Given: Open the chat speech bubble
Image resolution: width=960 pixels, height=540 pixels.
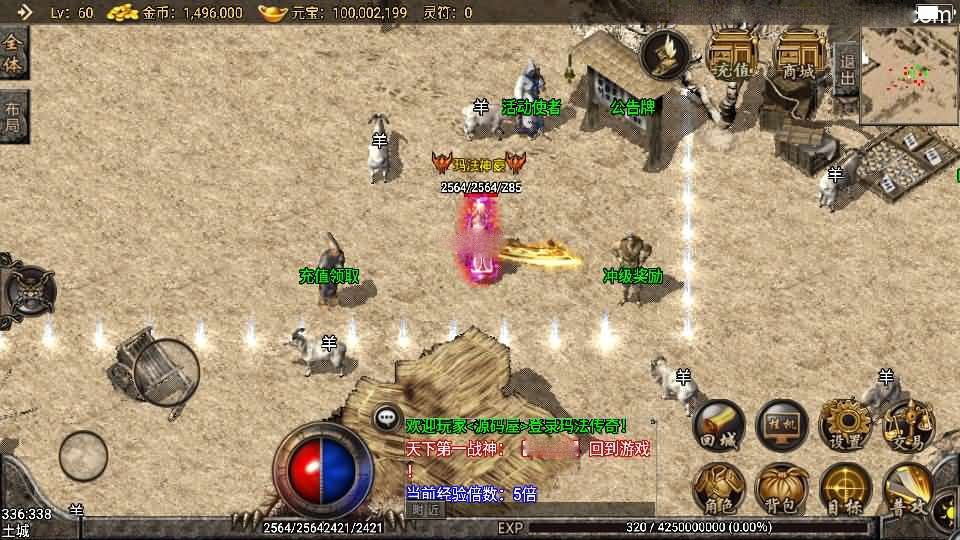Looking at the screenshot, I should (387, 419).
